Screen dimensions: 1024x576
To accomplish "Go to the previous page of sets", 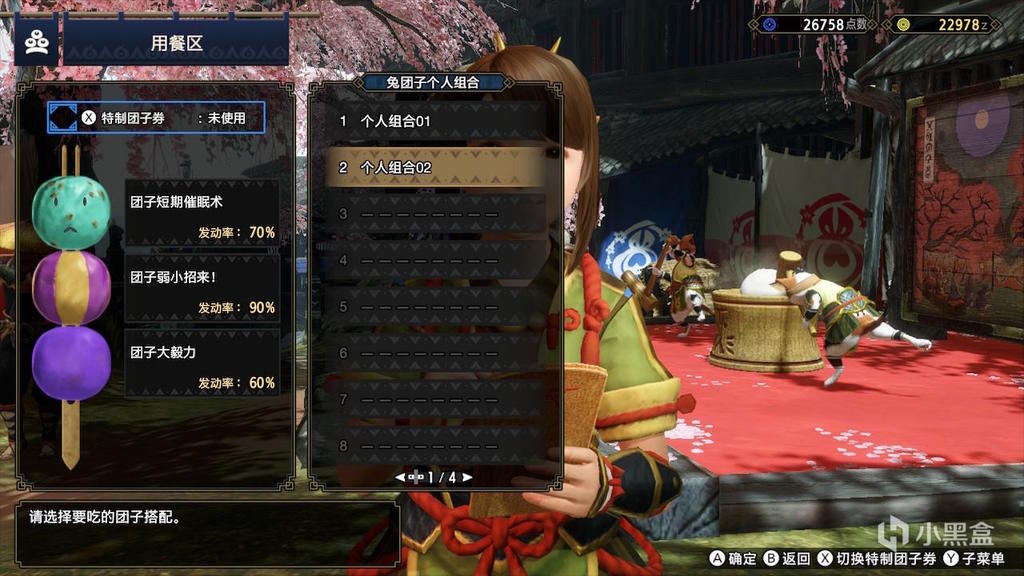I will click(x=400, y=477).
